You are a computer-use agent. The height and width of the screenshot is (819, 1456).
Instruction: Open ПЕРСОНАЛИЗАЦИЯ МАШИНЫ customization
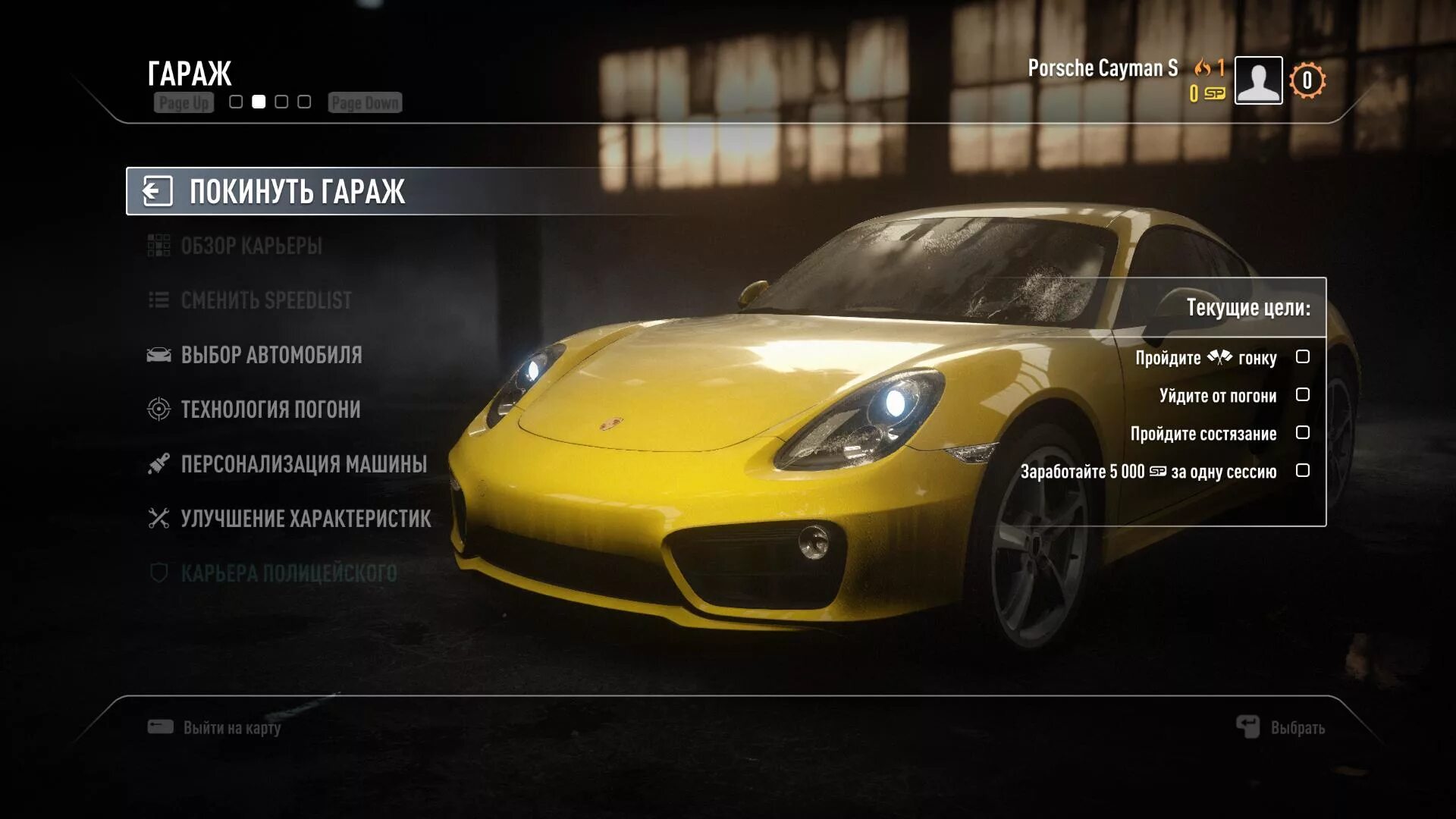[303, 464]
